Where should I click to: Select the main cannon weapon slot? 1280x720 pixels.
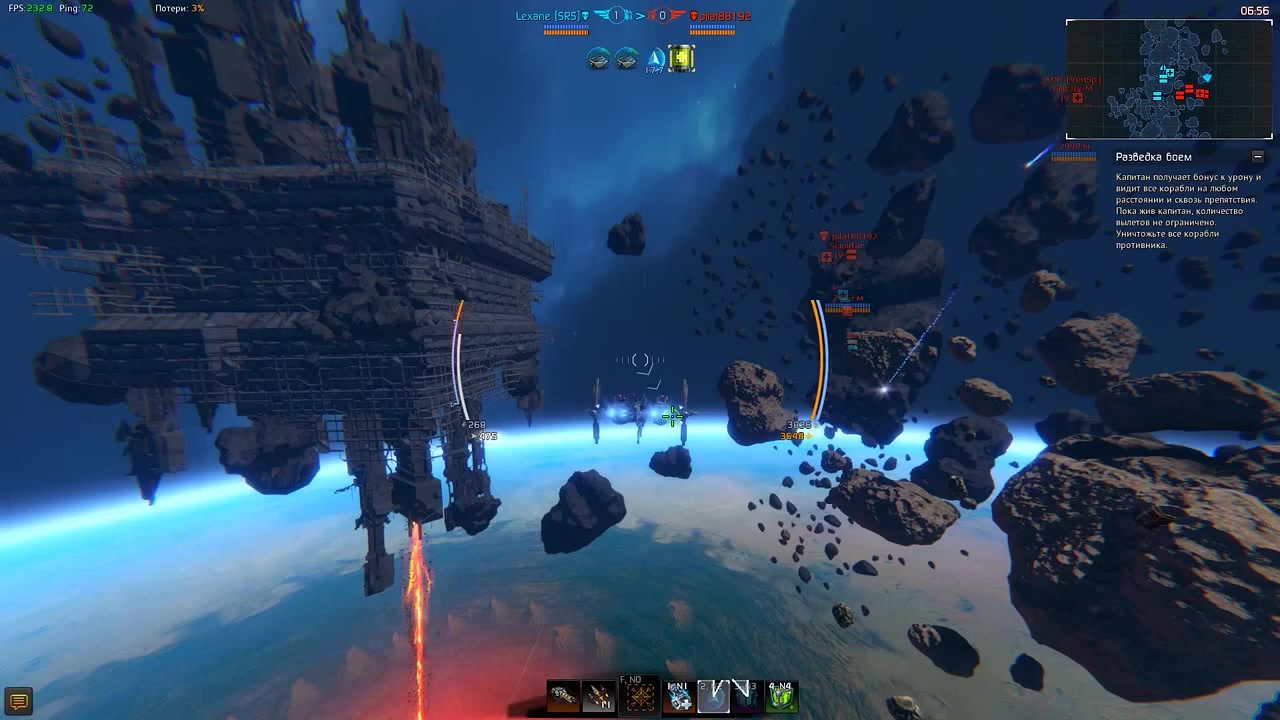click(563, 696)
